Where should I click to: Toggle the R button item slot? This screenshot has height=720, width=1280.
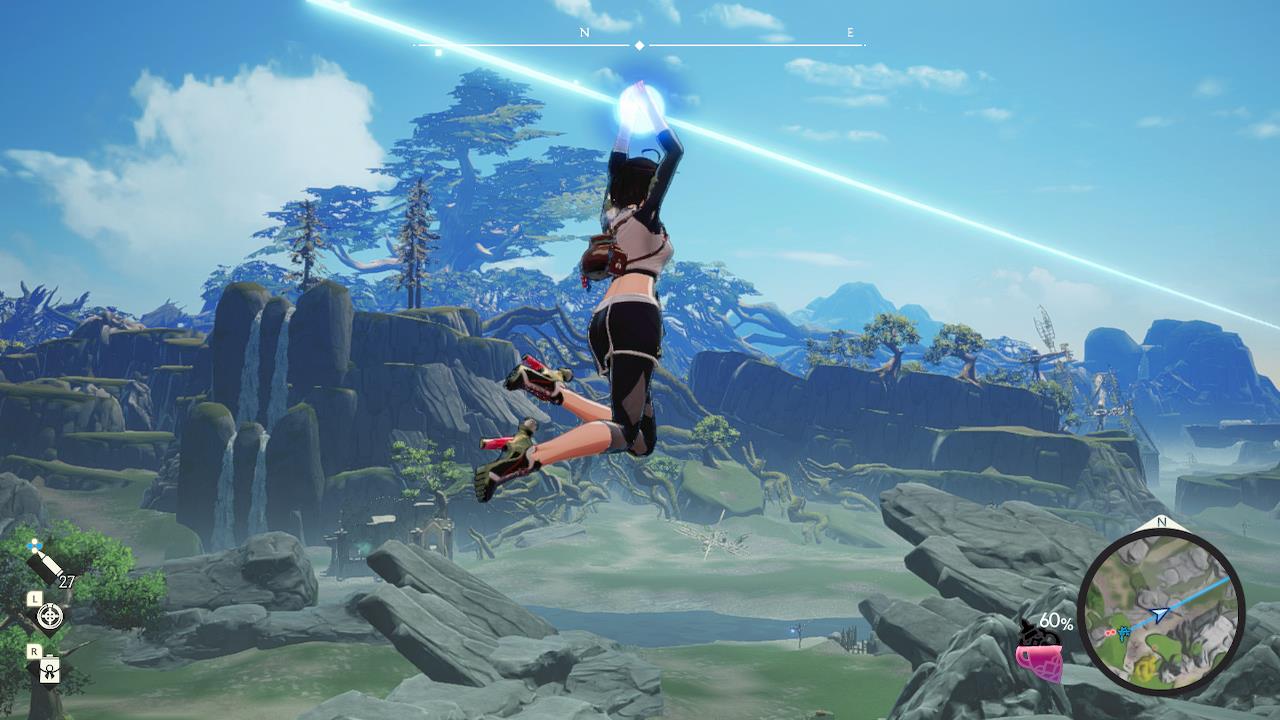[x=34, y=650]
